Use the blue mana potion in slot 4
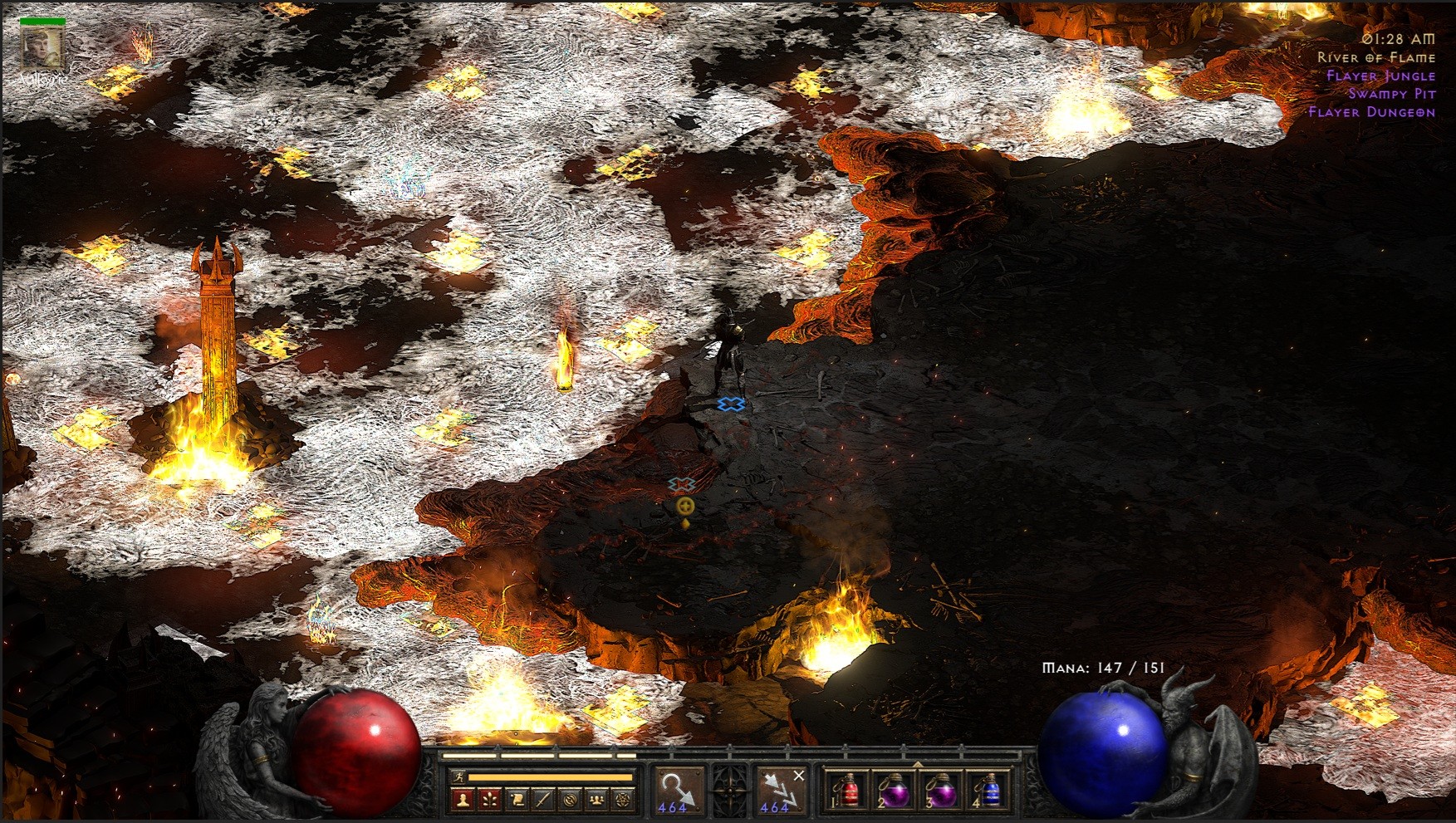 987,791
